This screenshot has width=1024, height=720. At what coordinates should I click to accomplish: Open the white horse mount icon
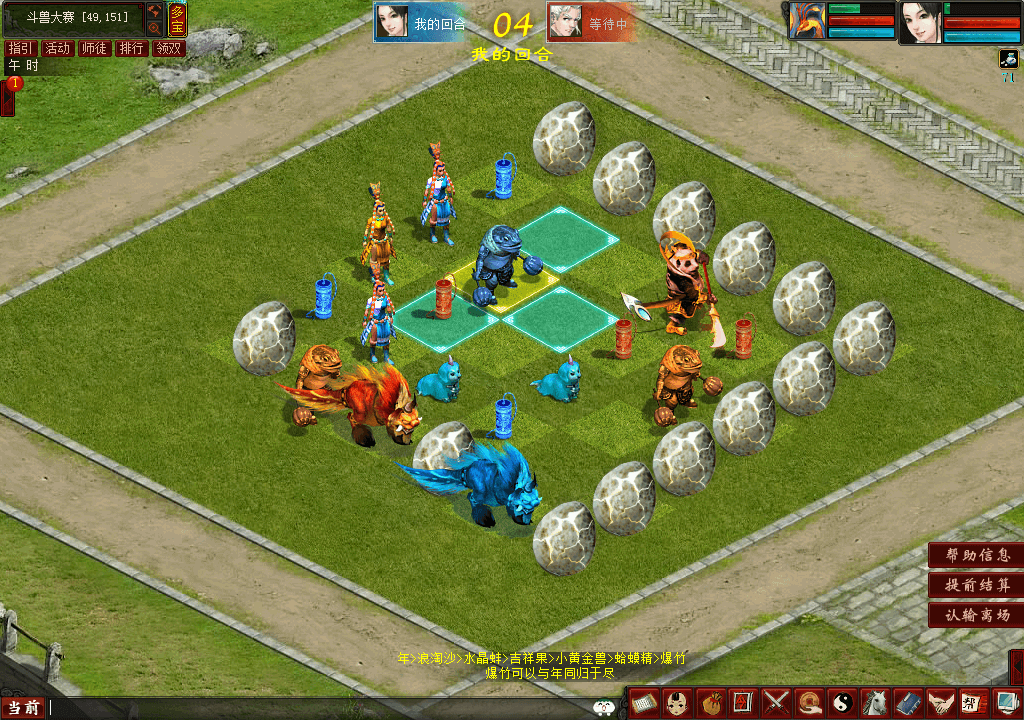(x=875, y=703)
